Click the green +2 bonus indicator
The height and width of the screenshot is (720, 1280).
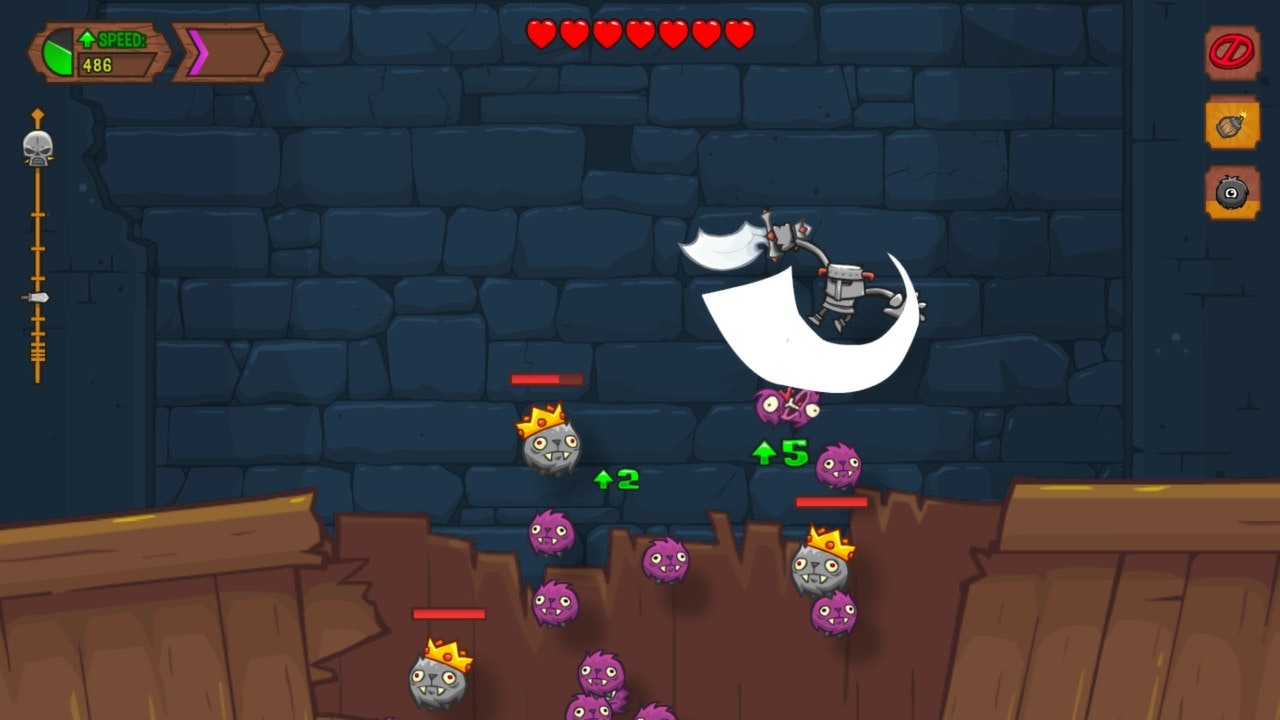[x=615, y=480]
